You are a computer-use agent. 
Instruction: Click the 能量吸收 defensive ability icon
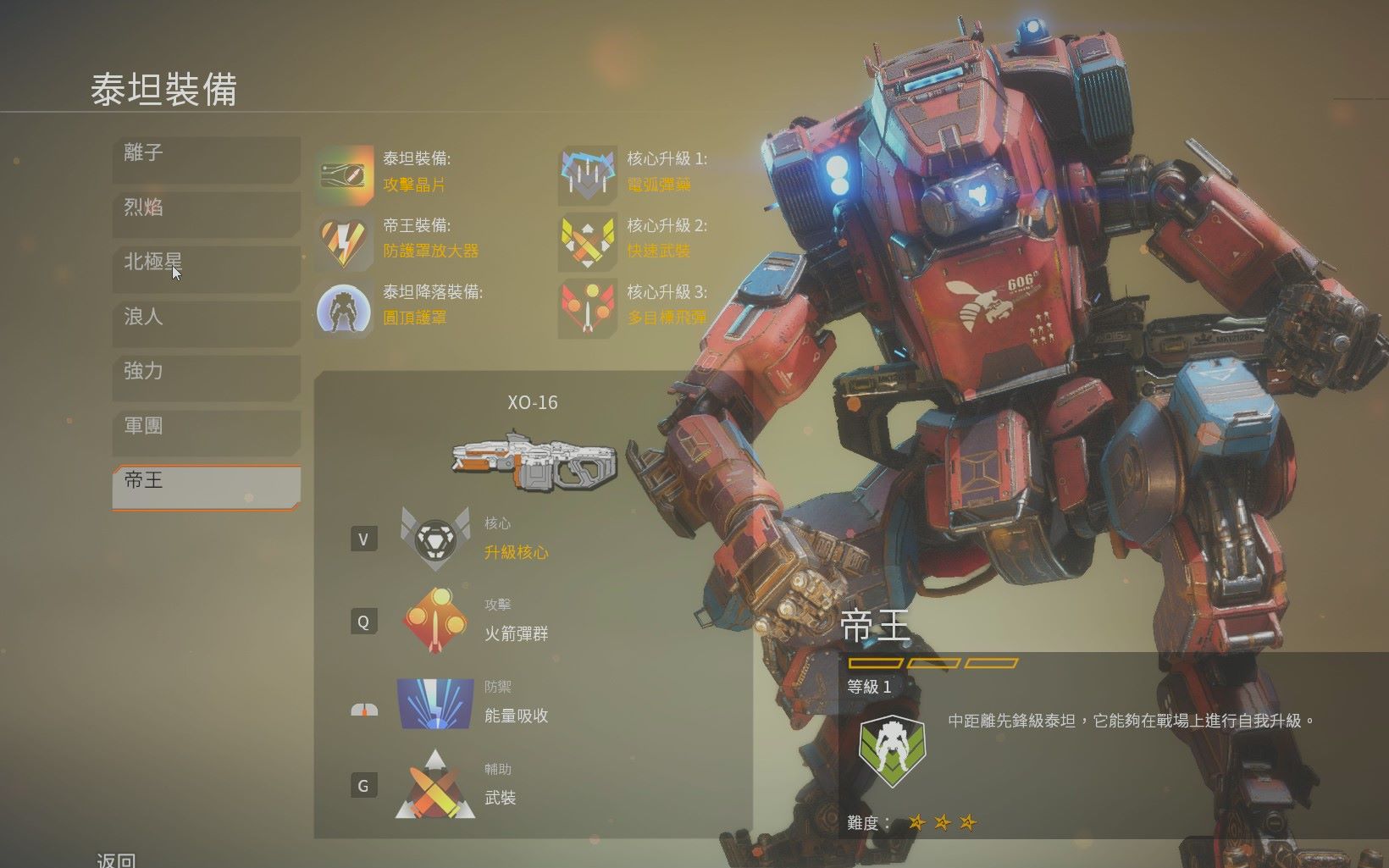pos(434,703)
